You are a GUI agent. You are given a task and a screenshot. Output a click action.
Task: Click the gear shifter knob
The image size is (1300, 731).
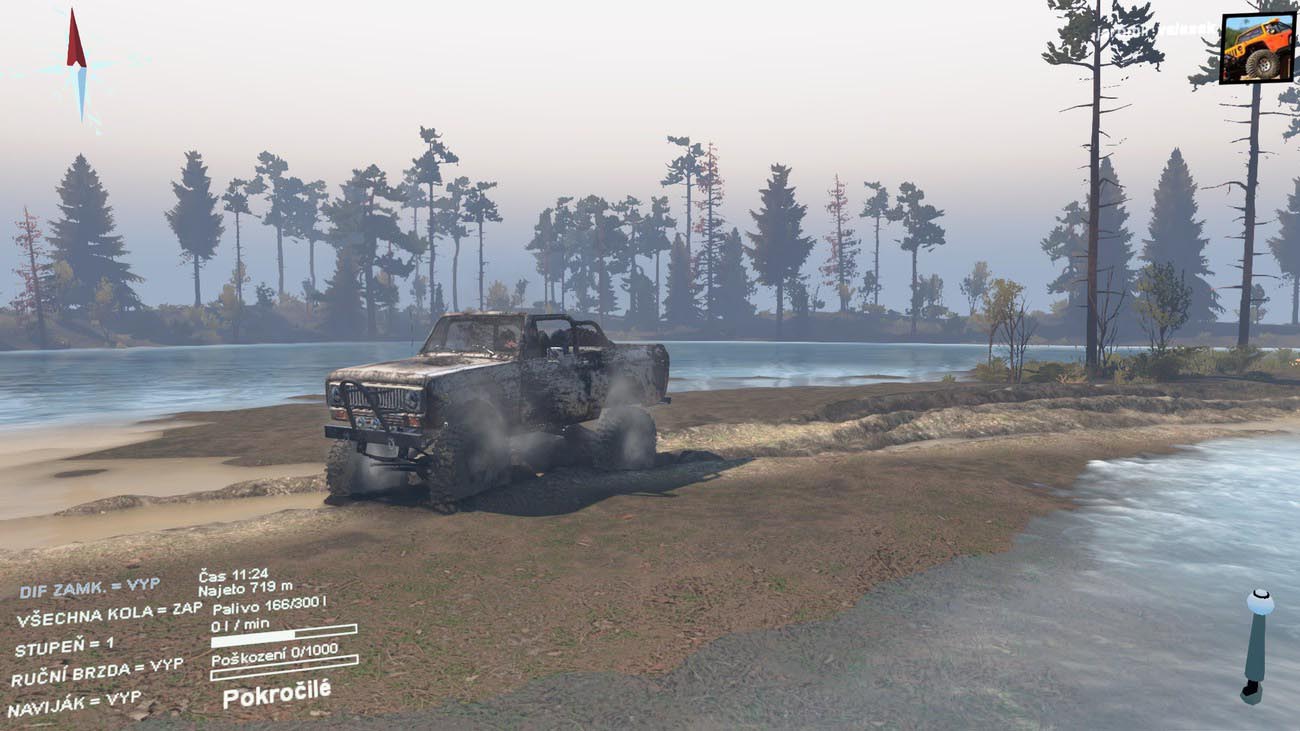tap(1259, 603)
